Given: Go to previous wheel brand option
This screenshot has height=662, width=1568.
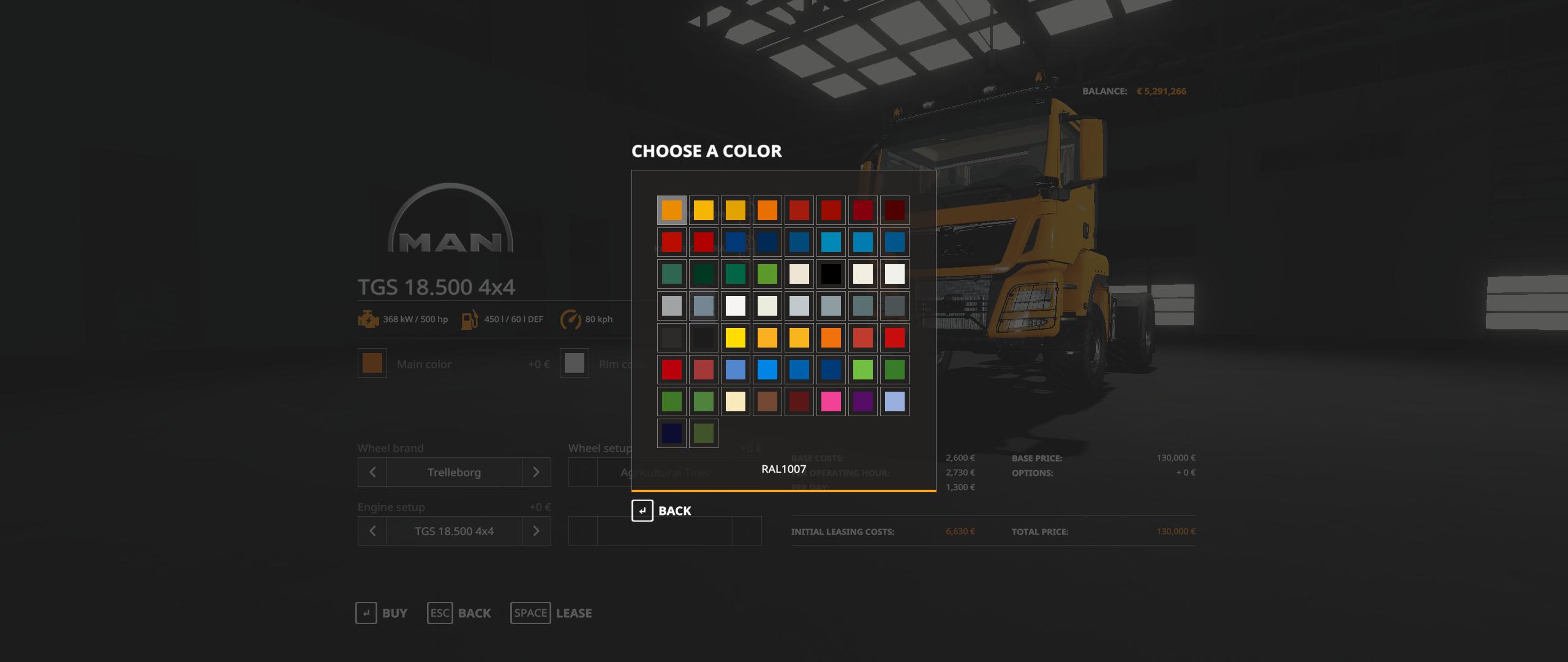Looking at the screenshot, I should tap(372, 472).
